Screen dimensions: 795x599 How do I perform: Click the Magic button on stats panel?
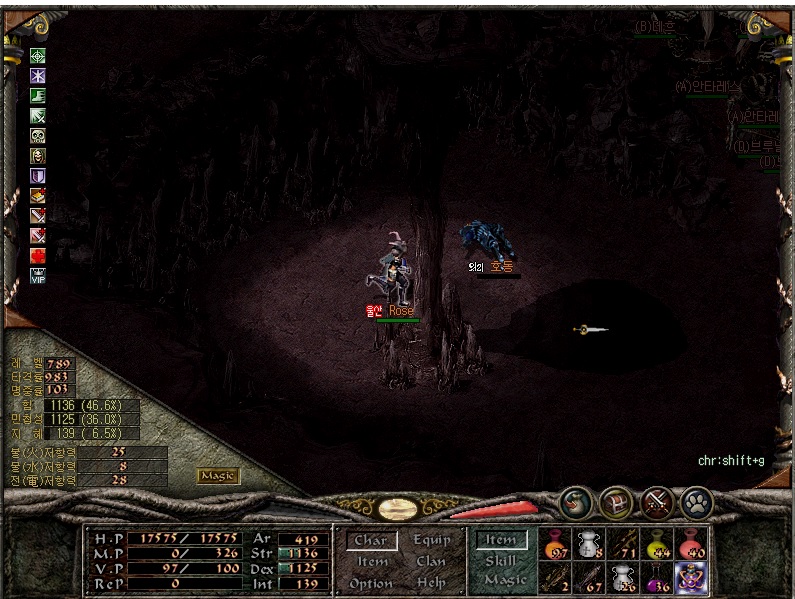(218, 476)
